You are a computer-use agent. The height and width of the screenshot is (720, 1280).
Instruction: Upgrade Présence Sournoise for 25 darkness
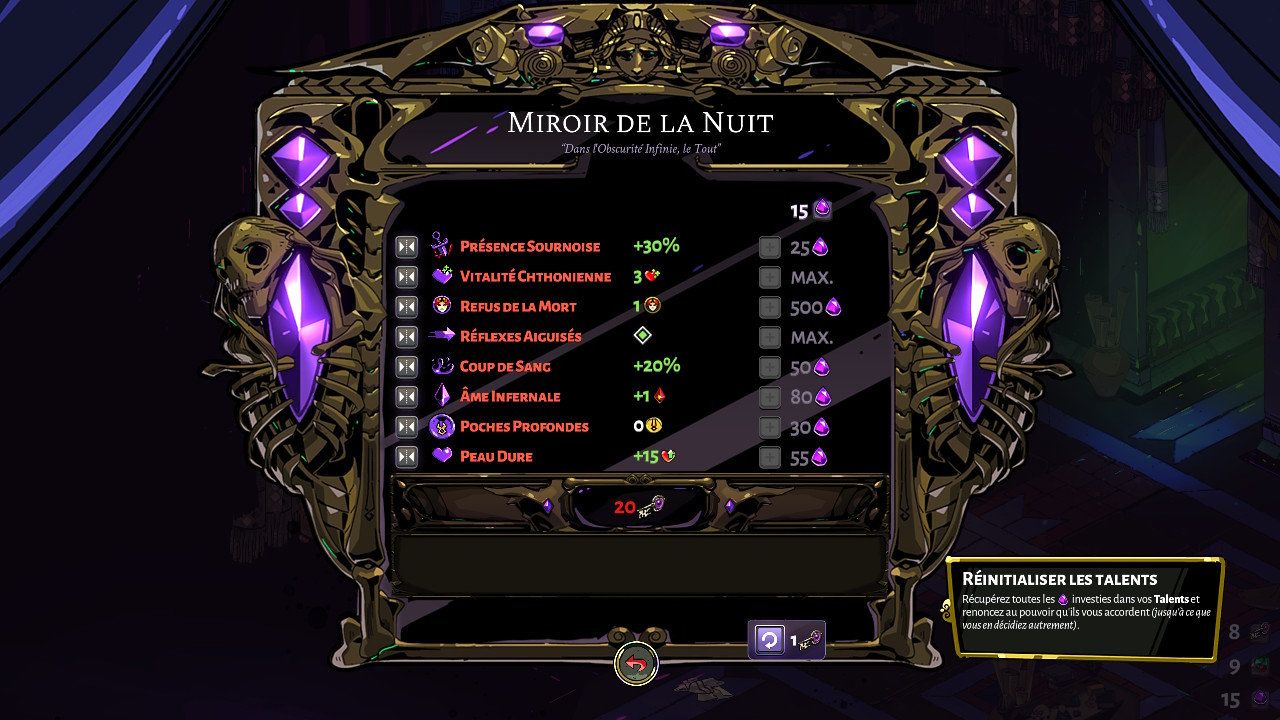769,248
